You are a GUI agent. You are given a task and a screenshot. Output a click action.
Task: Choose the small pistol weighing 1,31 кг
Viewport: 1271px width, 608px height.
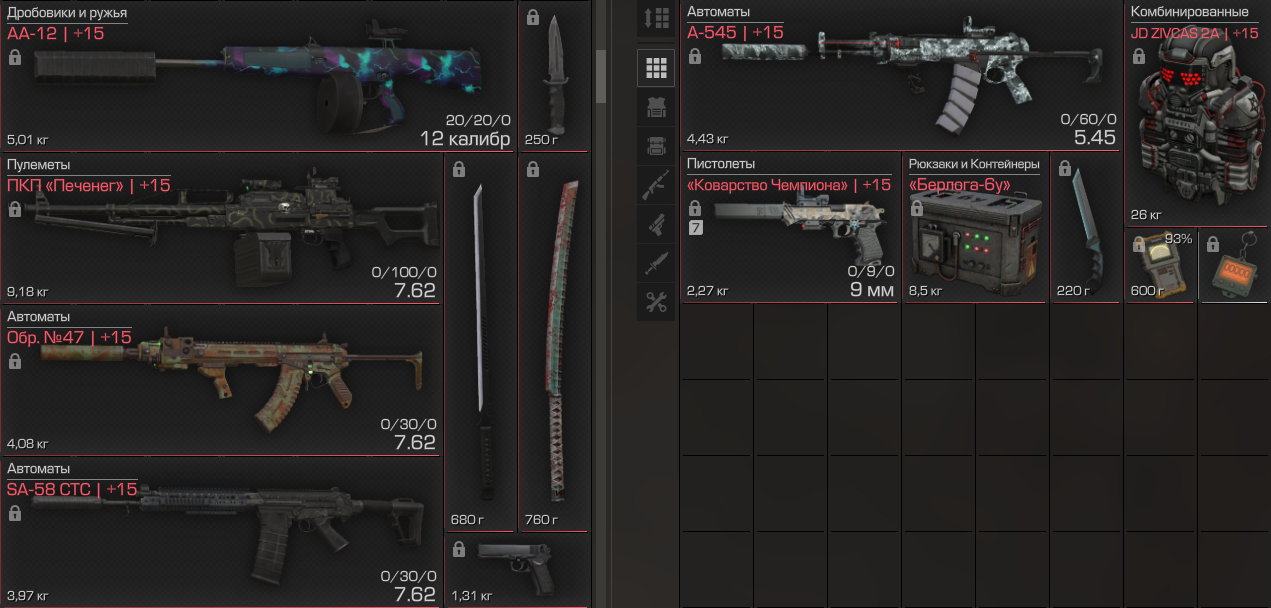516,568
